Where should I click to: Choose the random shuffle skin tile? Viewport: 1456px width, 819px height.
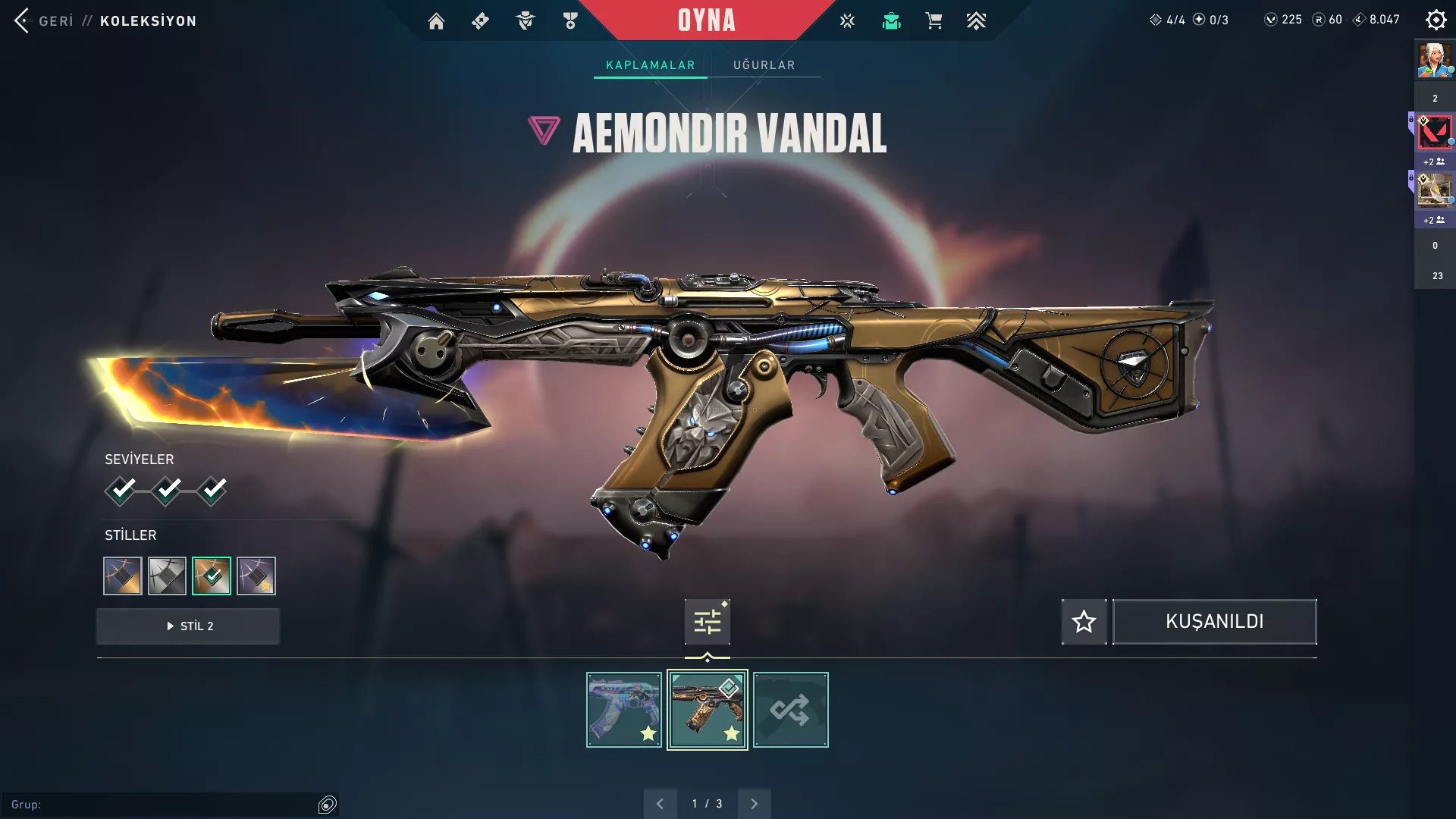[790, 710]
